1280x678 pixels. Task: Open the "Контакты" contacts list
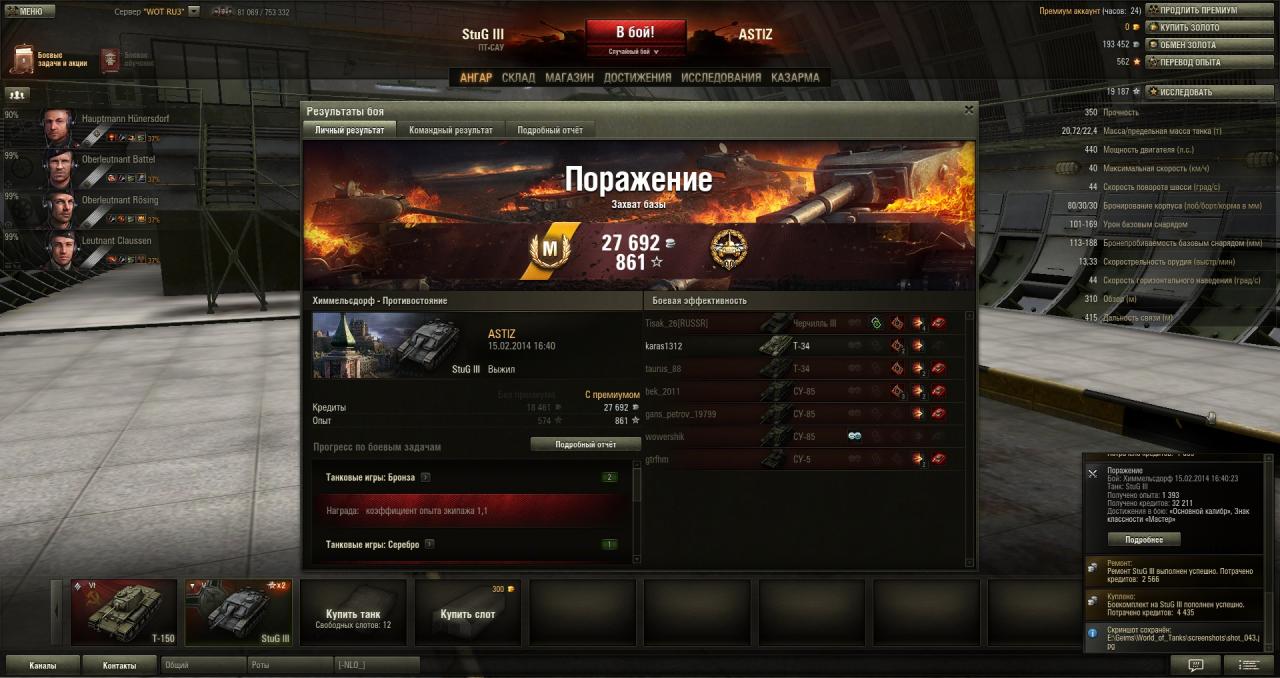click(x=119, y=665)
